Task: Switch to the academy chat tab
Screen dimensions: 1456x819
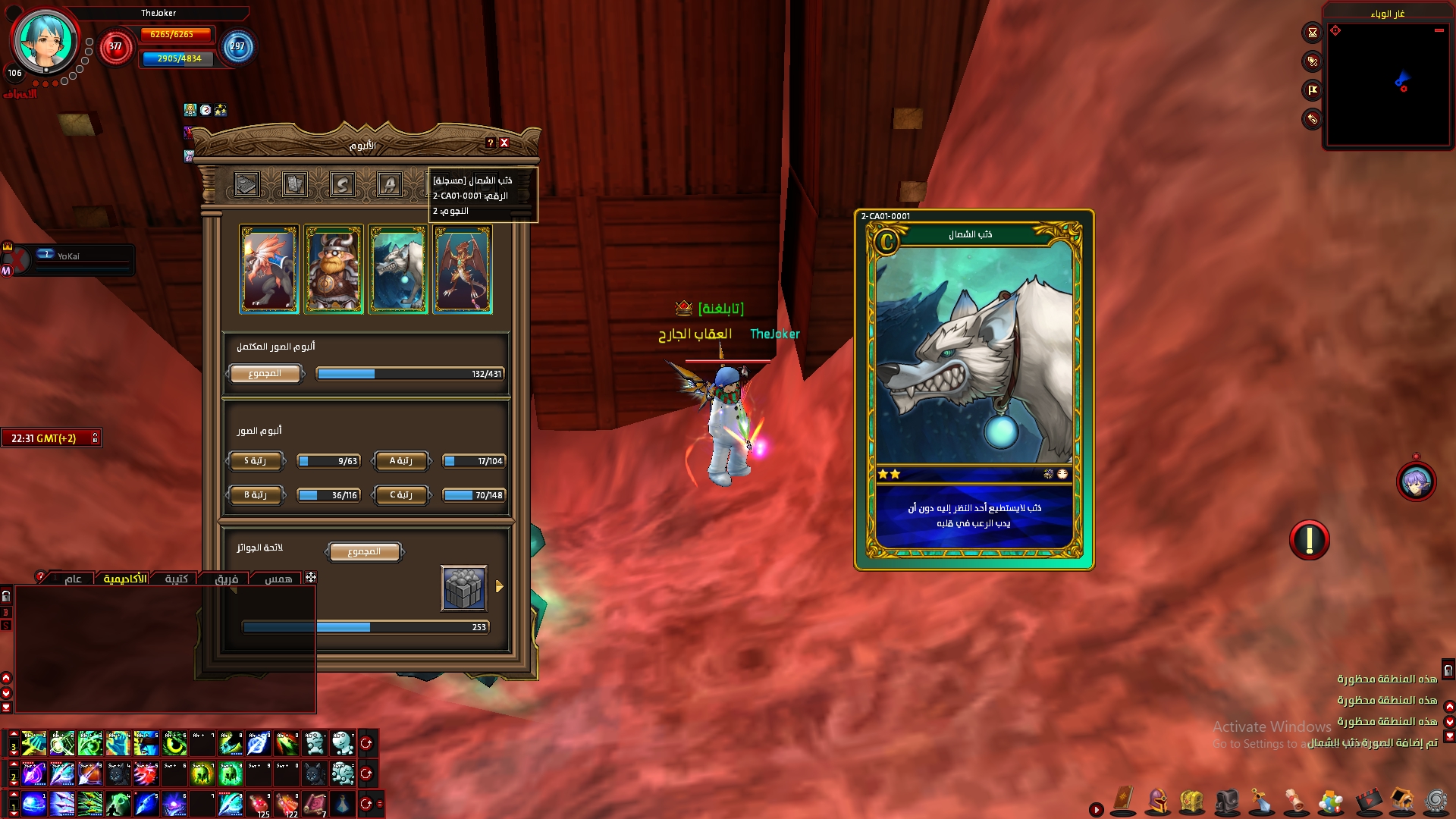Action: [125, 579]
